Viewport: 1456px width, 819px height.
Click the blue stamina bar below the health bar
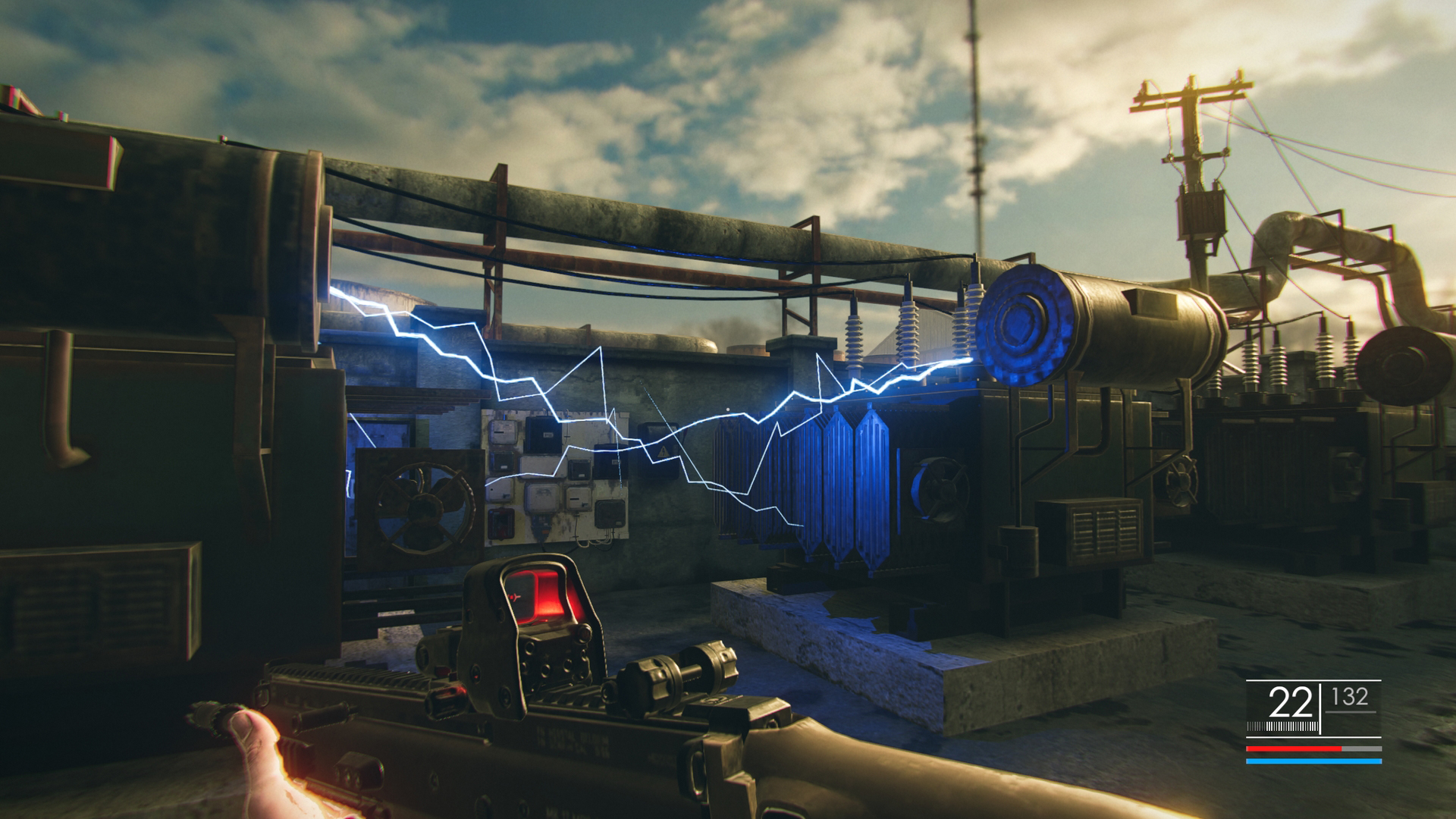(1314, 761)
